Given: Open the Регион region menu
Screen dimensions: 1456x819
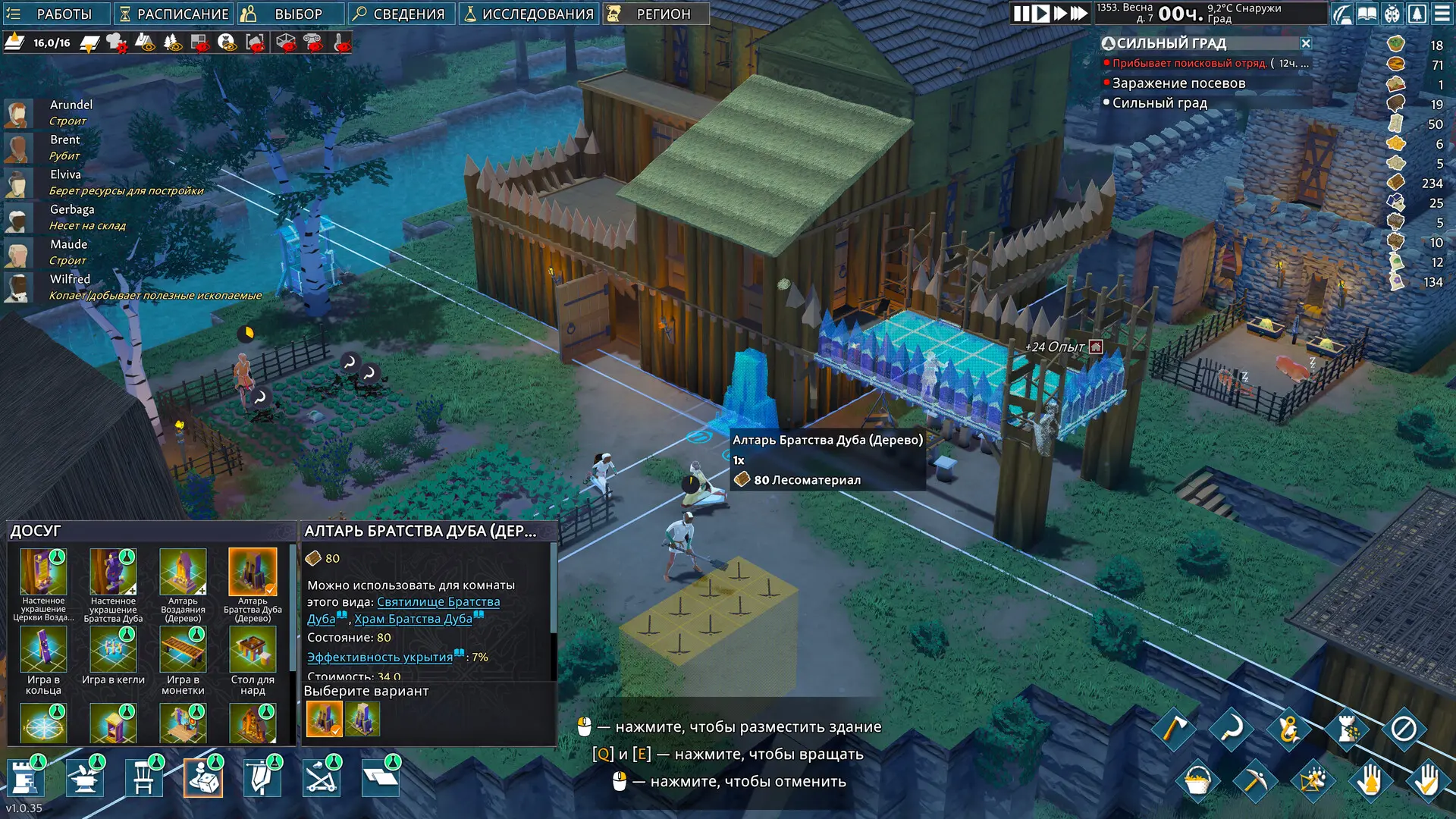Looking at the screenshot, I should (656, 14).
